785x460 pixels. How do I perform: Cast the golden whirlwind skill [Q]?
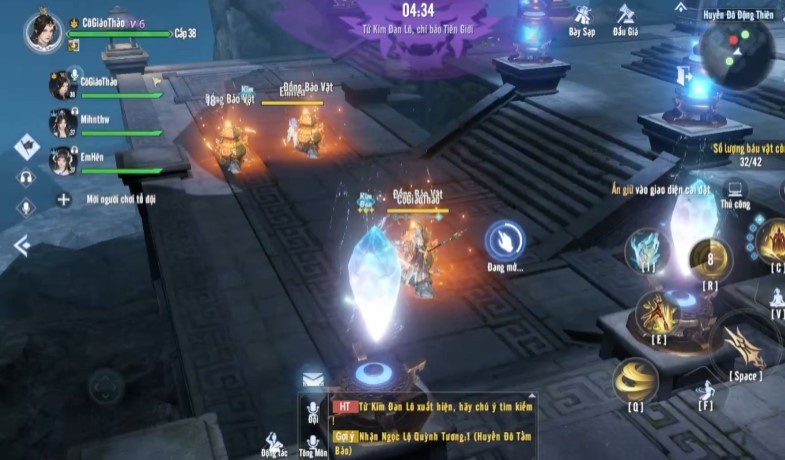pyautogui.click(x=636, y=379)
